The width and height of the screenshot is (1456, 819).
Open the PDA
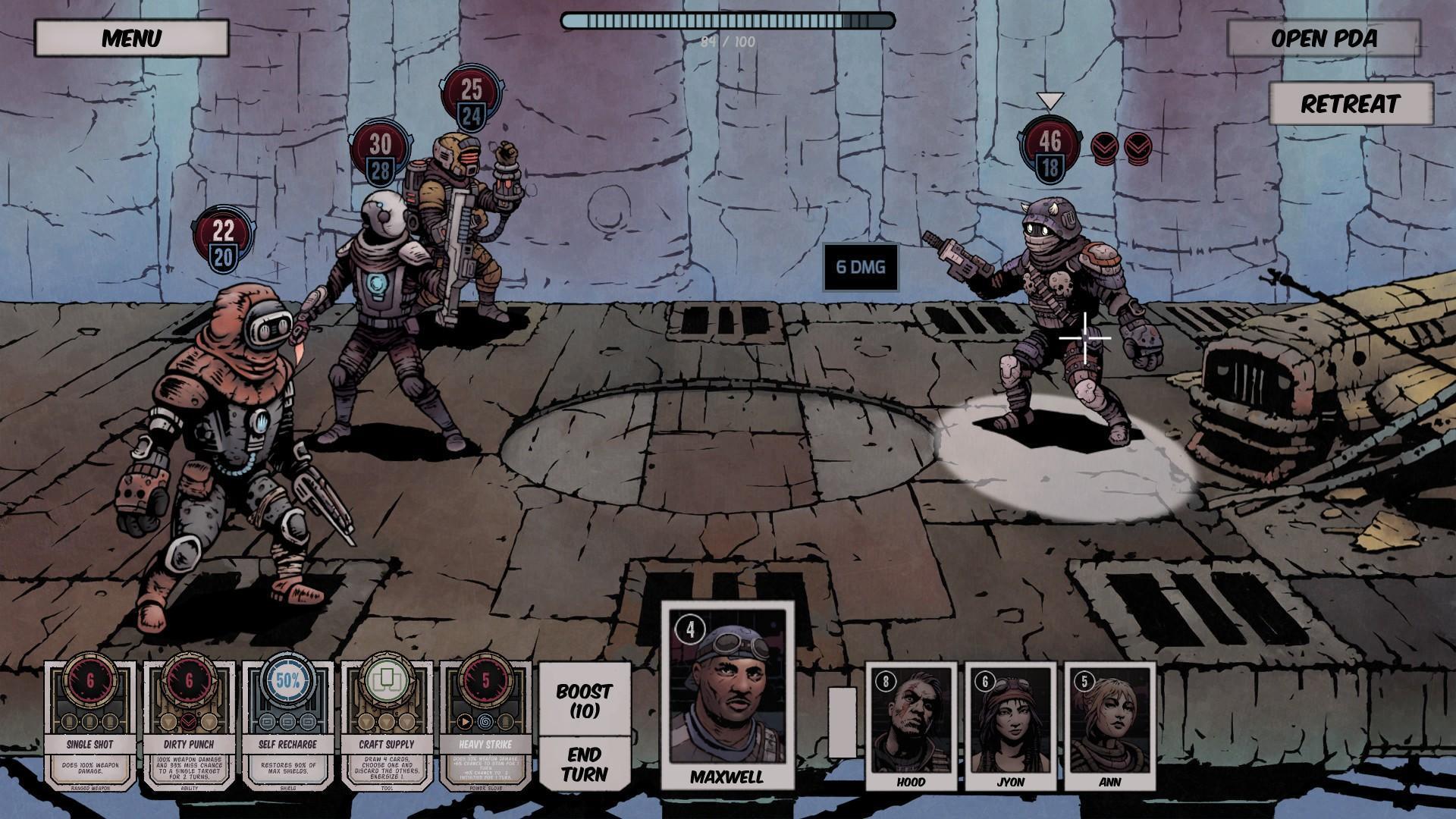point(1323,39)
